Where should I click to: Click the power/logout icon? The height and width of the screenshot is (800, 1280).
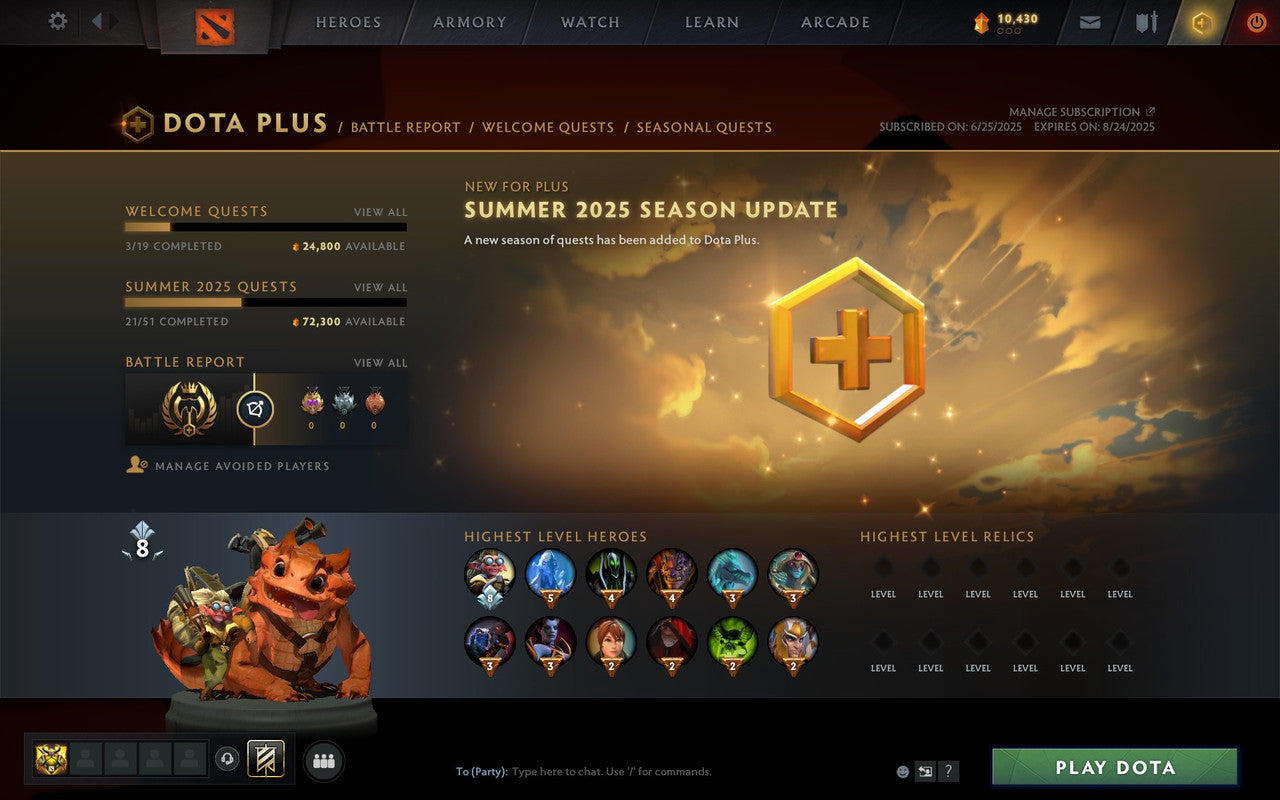pyautogui.click(x=1255, y=21)
